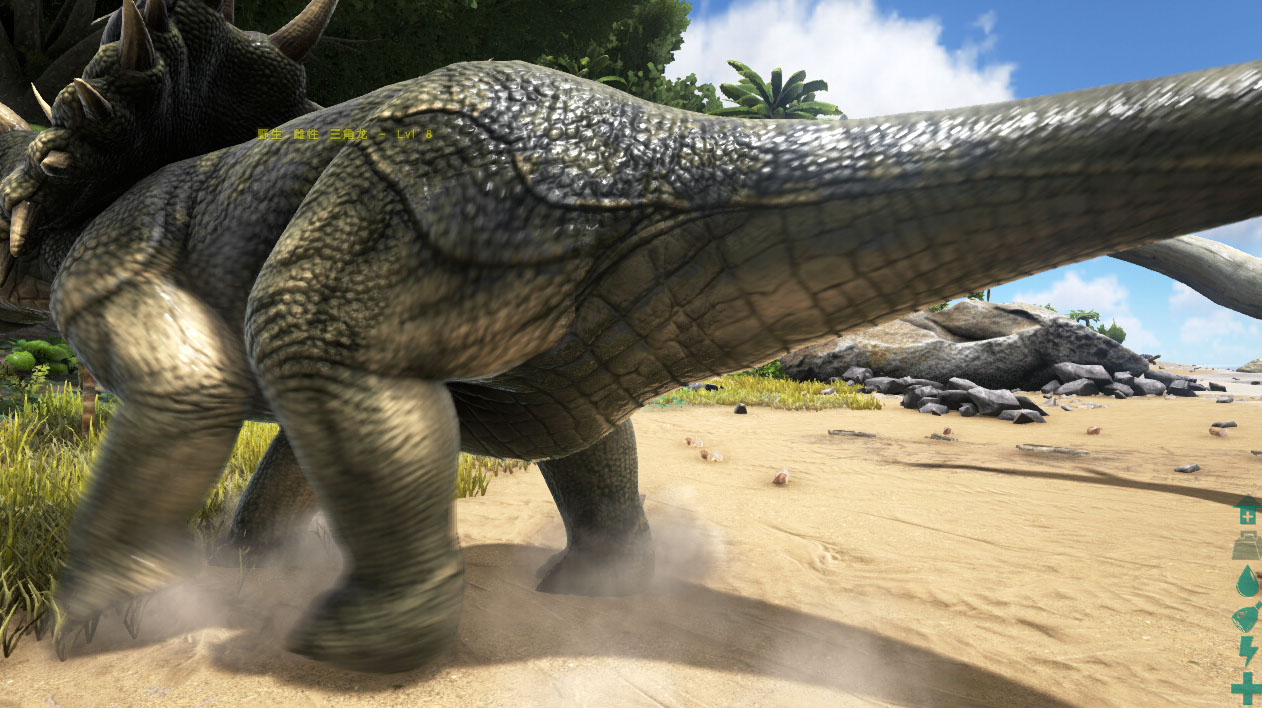Click the water droplet status icon

(x=1246, y=581)
